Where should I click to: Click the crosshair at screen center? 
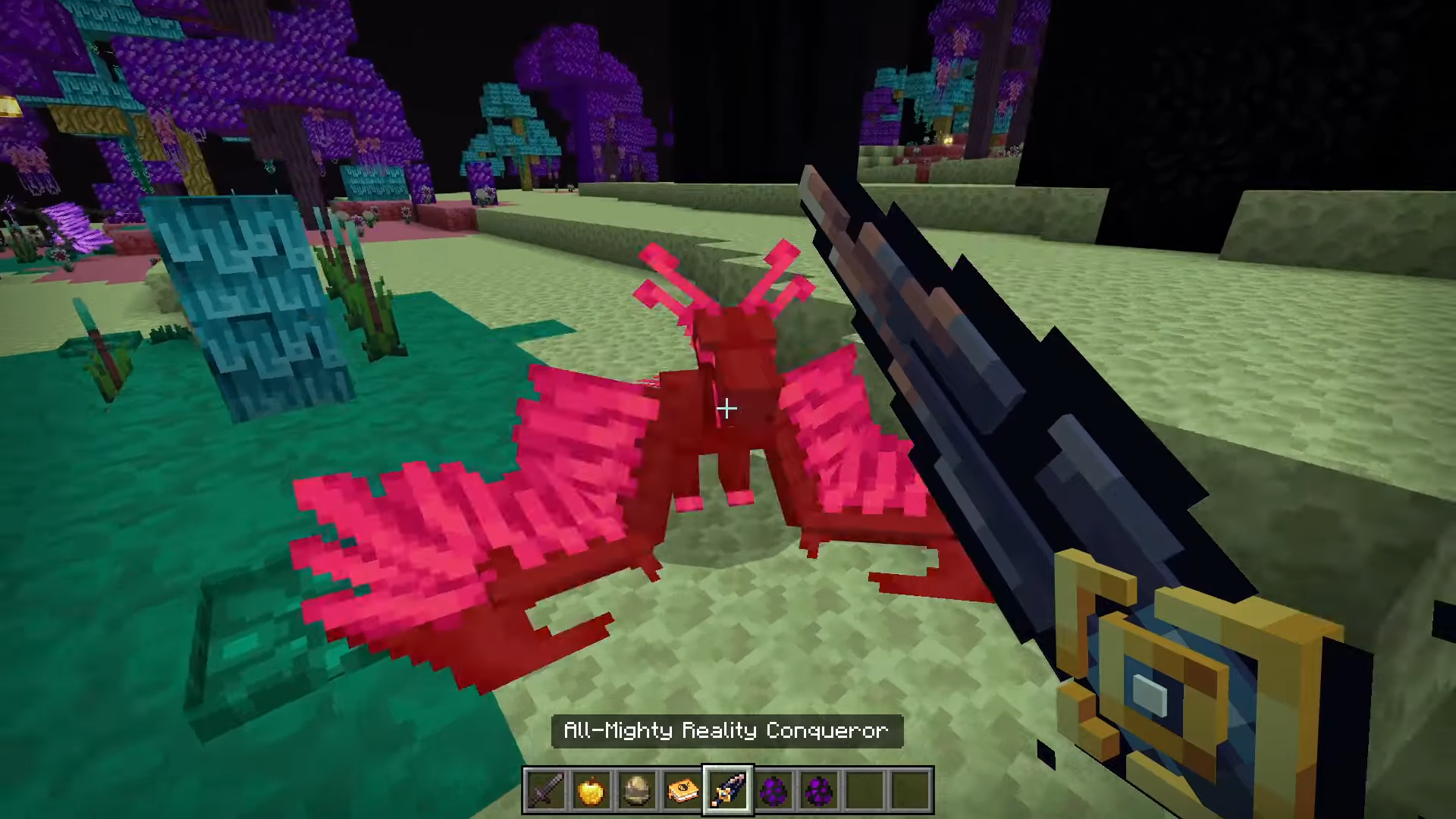coord(726,409)
